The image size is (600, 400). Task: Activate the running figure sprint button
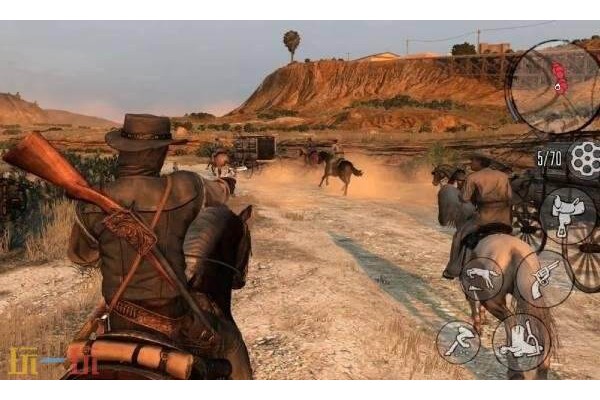(458, 341)
